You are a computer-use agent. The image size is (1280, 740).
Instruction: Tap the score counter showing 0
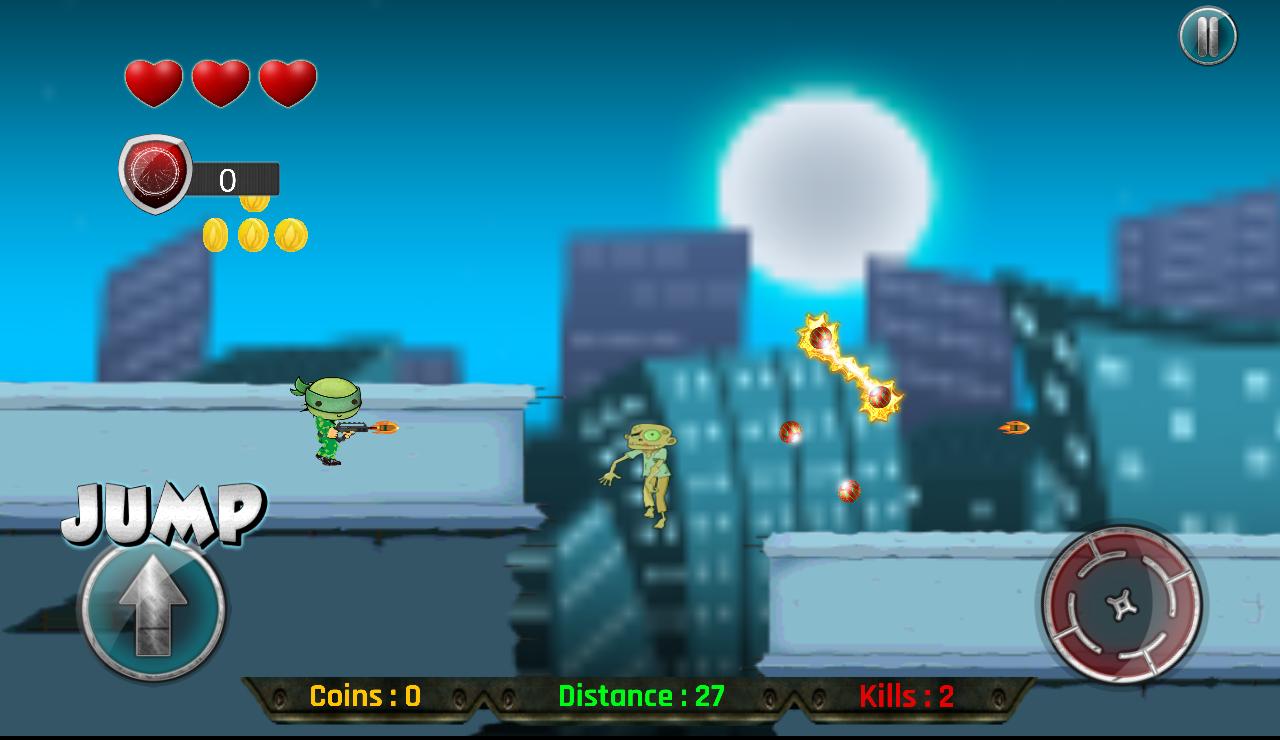point(228,180)
